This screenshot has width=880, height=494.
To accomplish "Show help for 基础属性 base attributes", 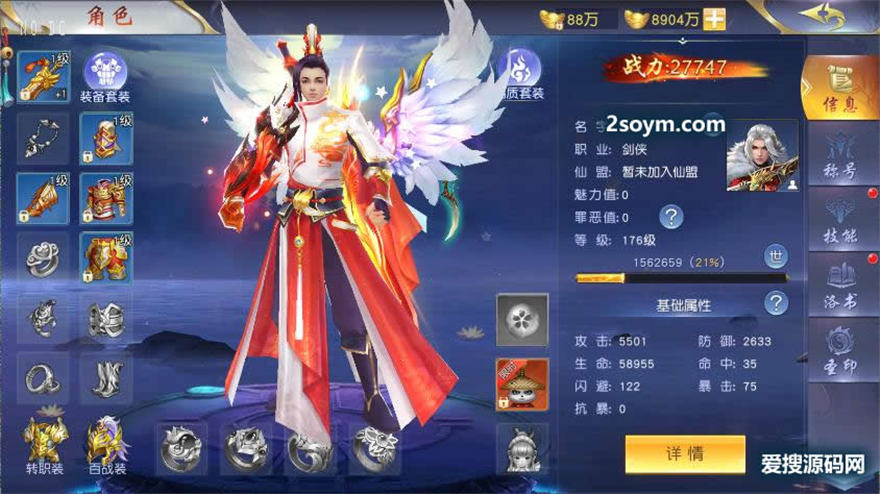I will [x=776, y=303].
